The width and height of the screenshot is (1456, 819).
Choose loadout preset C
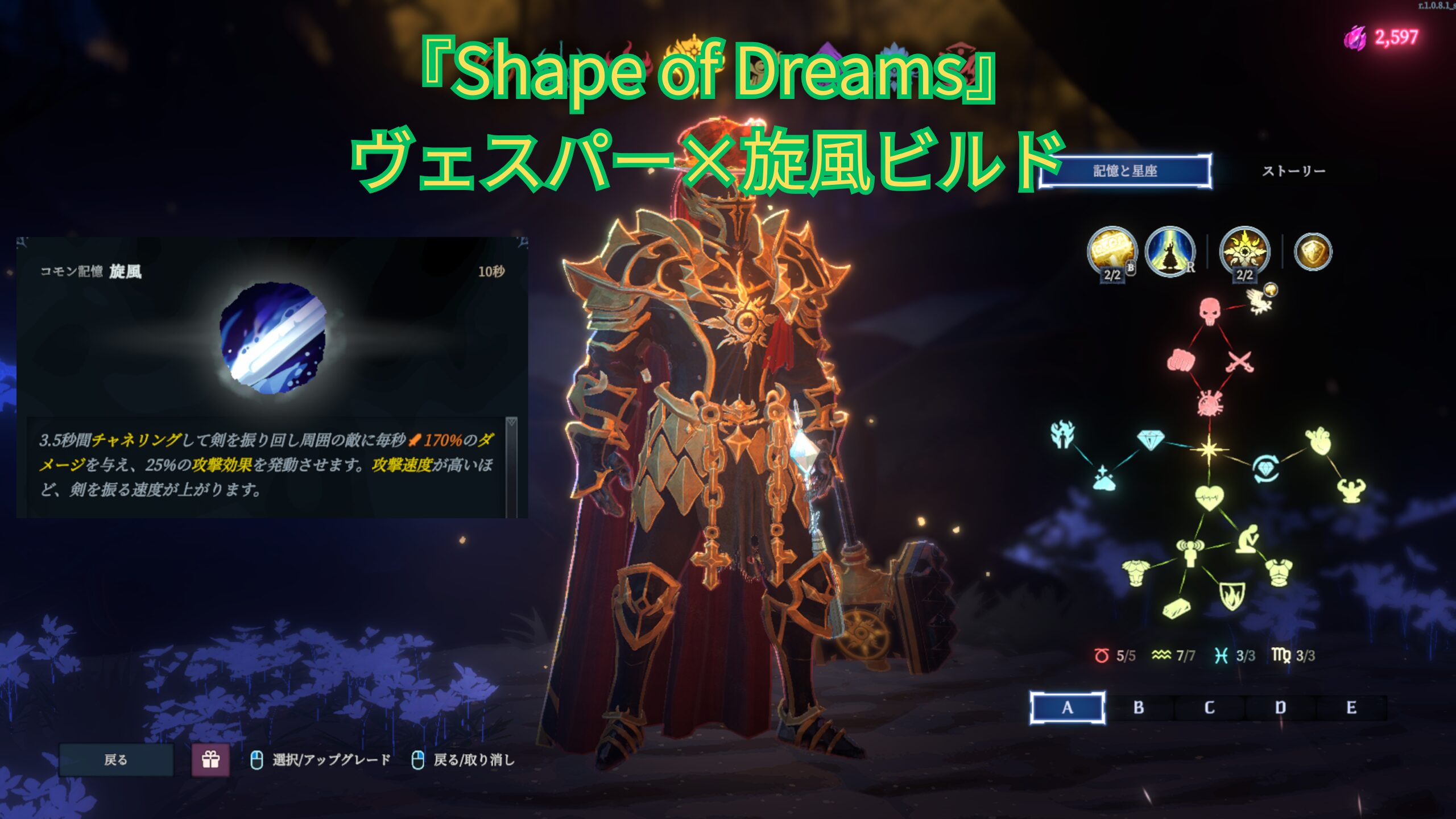coord(1209,708)
